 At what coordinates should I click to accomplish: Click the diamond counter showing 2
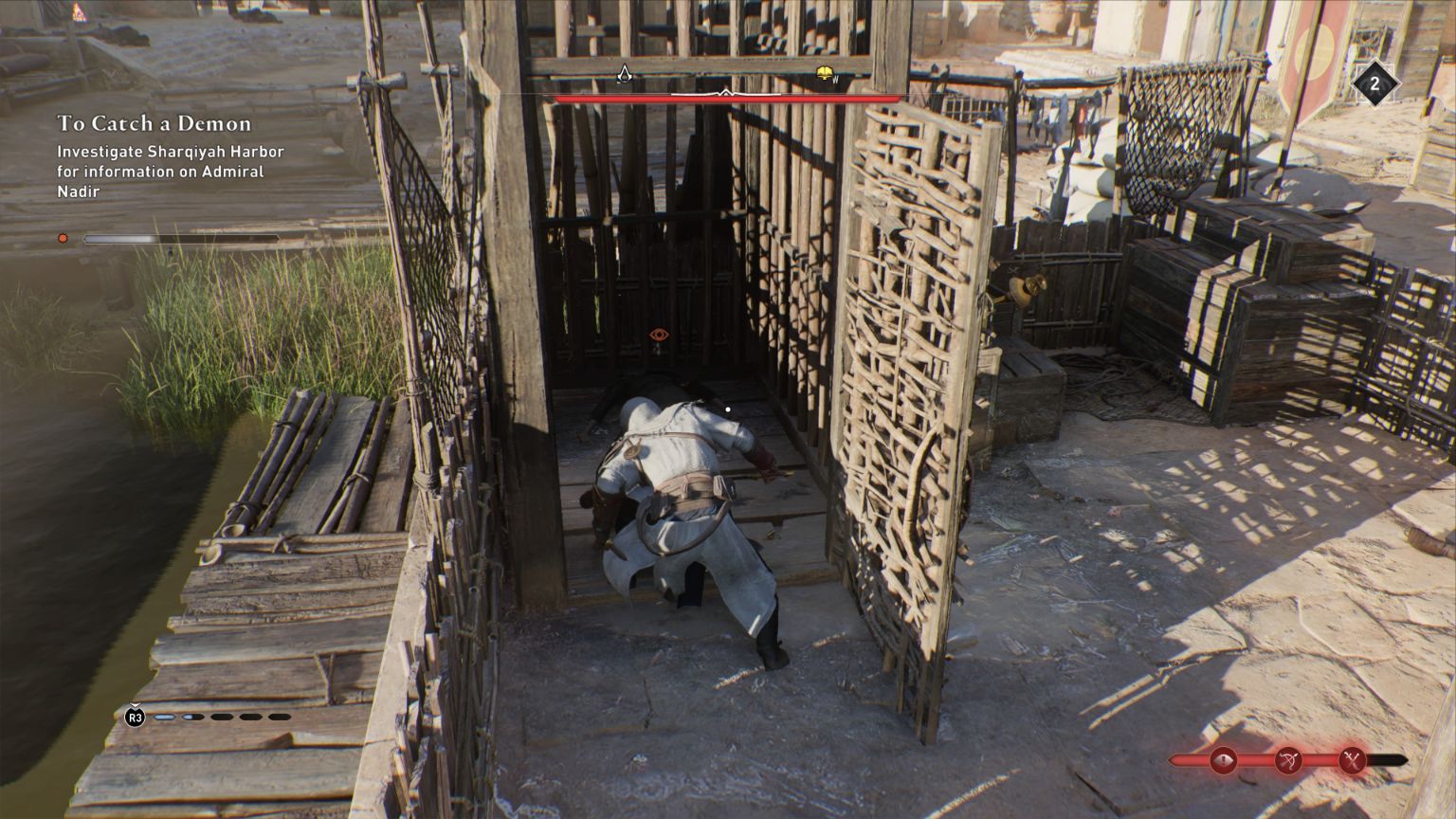coord(1374,84)
